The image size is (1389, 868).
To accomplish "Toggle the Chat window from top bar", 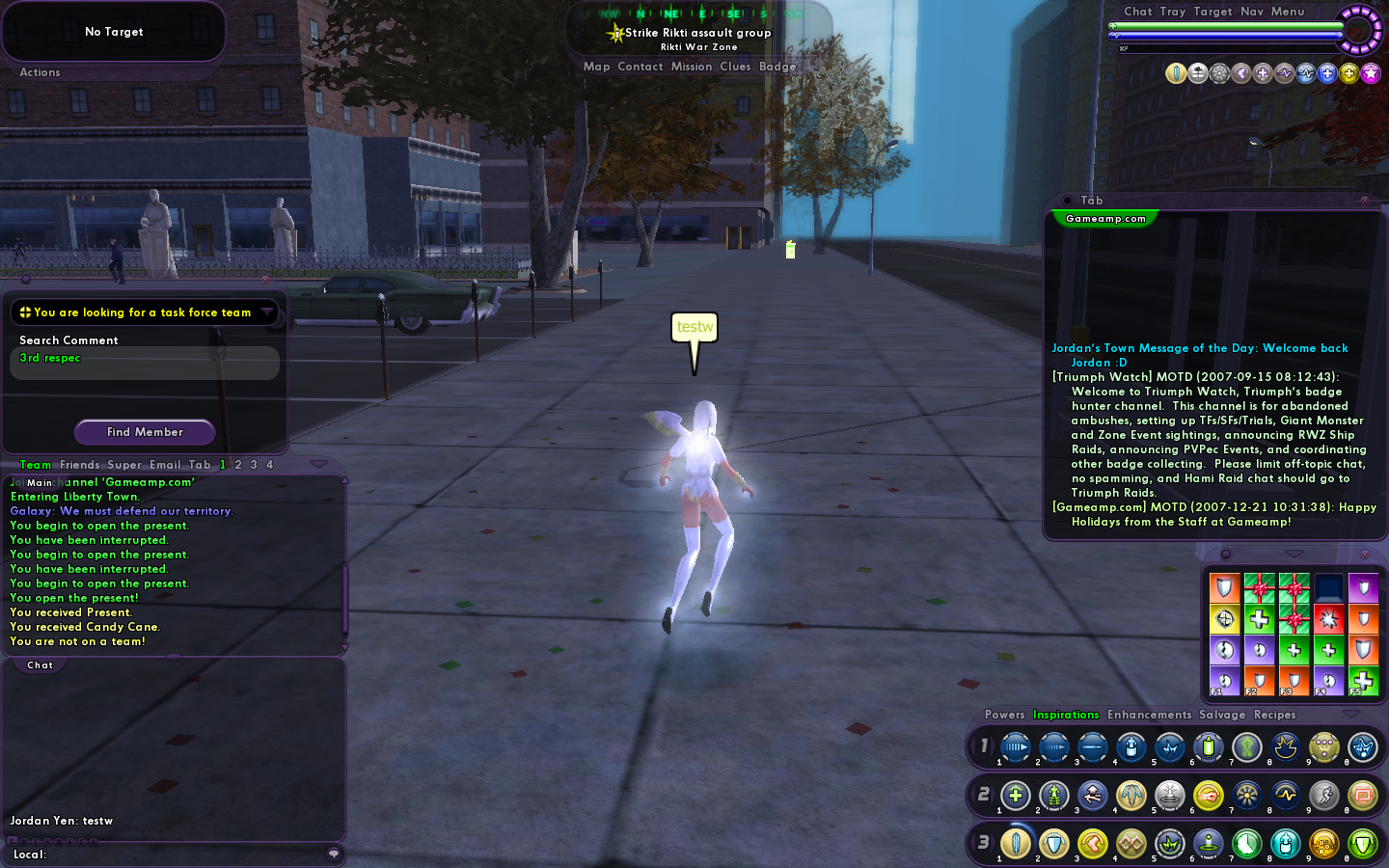I will pyautogui.click(x=1137, y=12).
